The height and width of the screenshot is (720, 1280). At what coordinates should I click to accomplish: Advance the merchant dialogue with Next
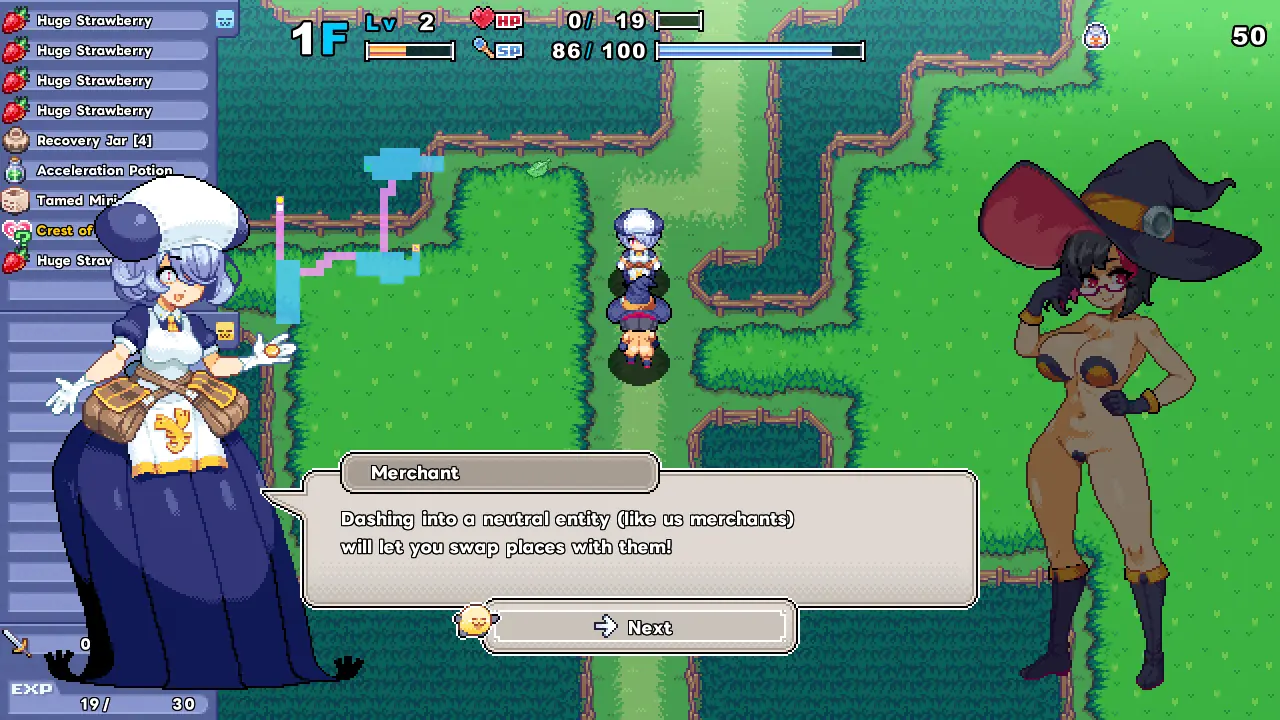(639, 627)
